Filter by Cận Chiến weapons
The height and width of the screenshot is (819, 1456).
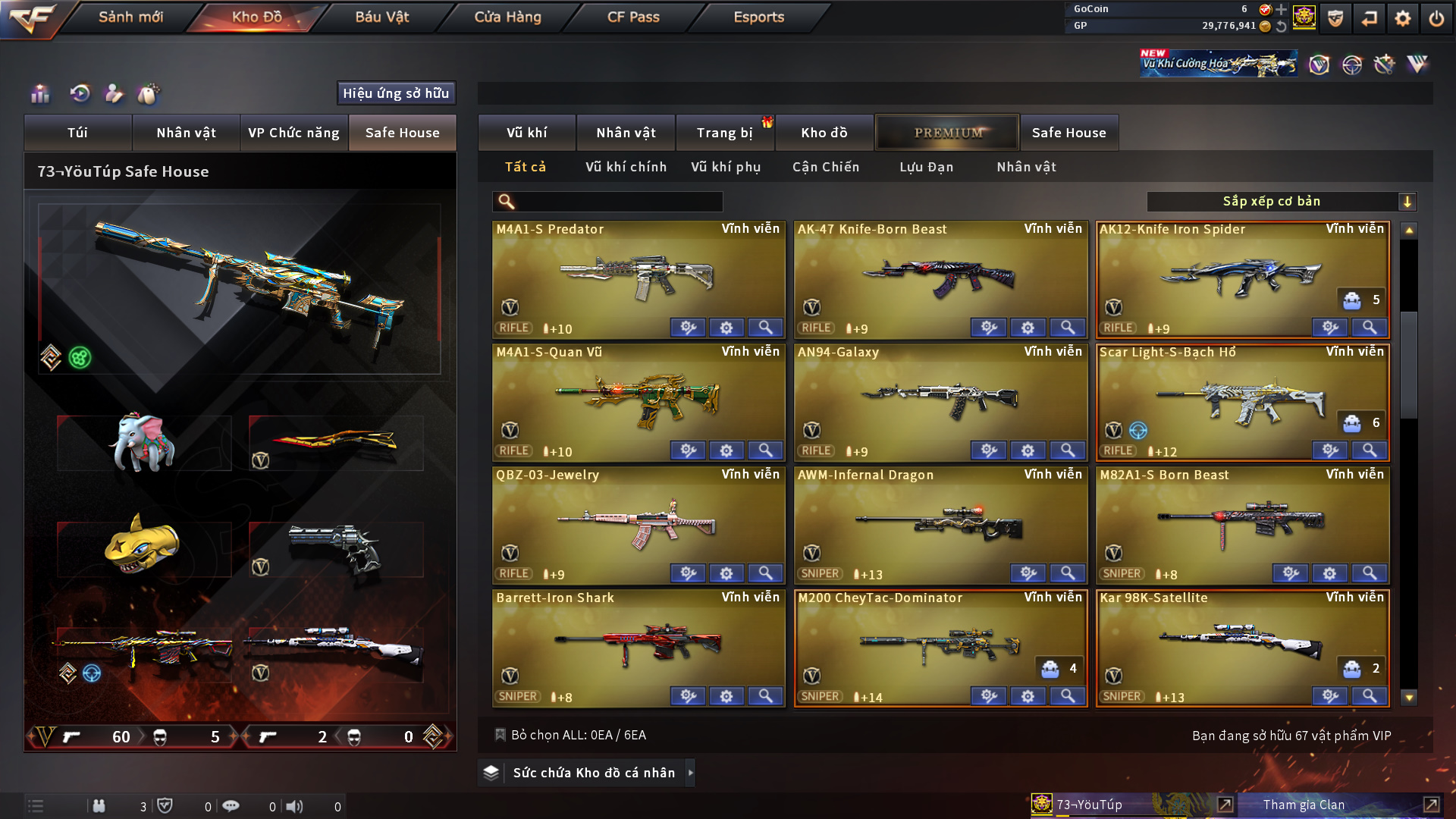826,167
